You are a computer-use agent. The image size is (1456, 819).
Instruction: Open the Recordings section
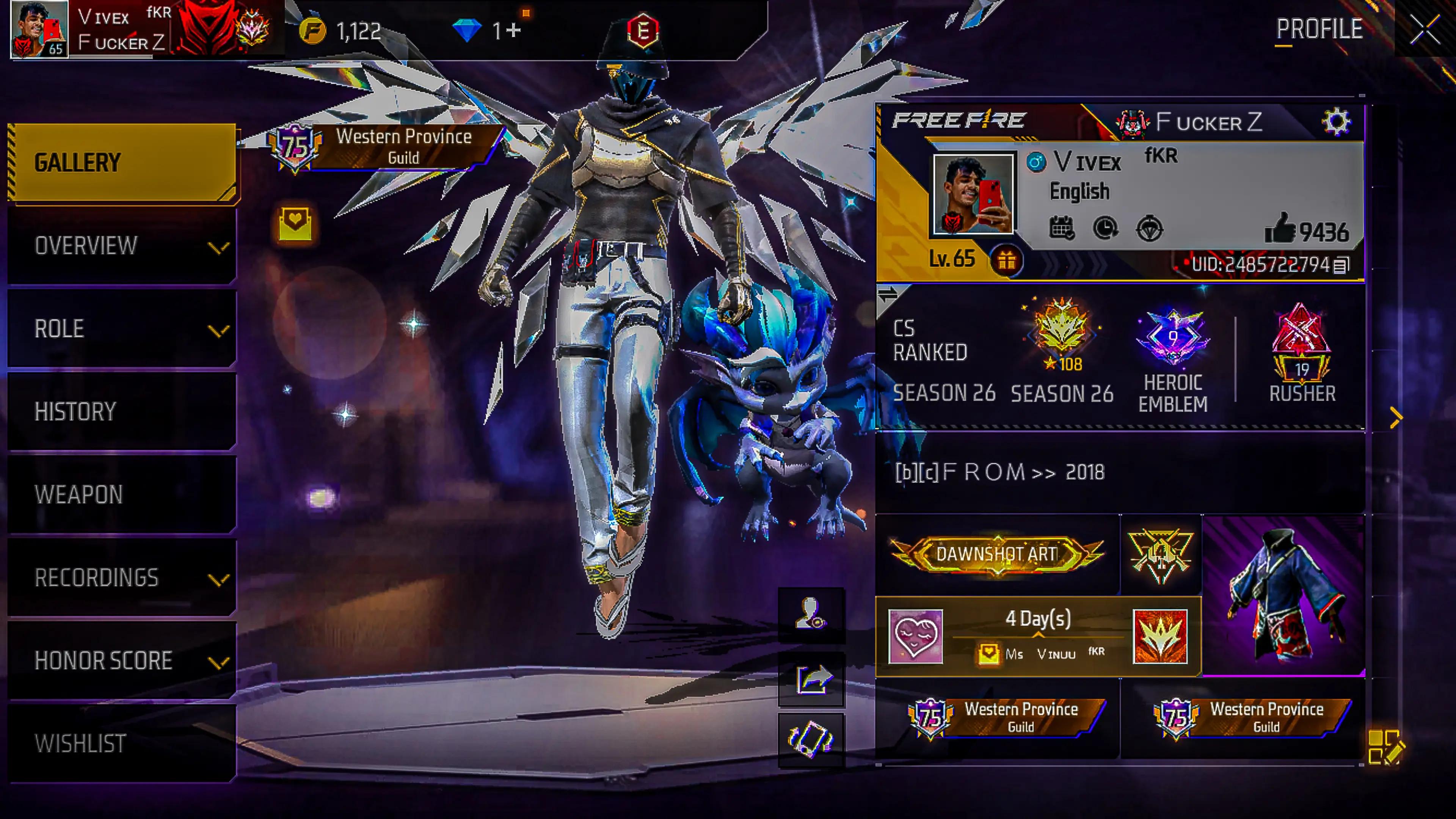[122, 577]
